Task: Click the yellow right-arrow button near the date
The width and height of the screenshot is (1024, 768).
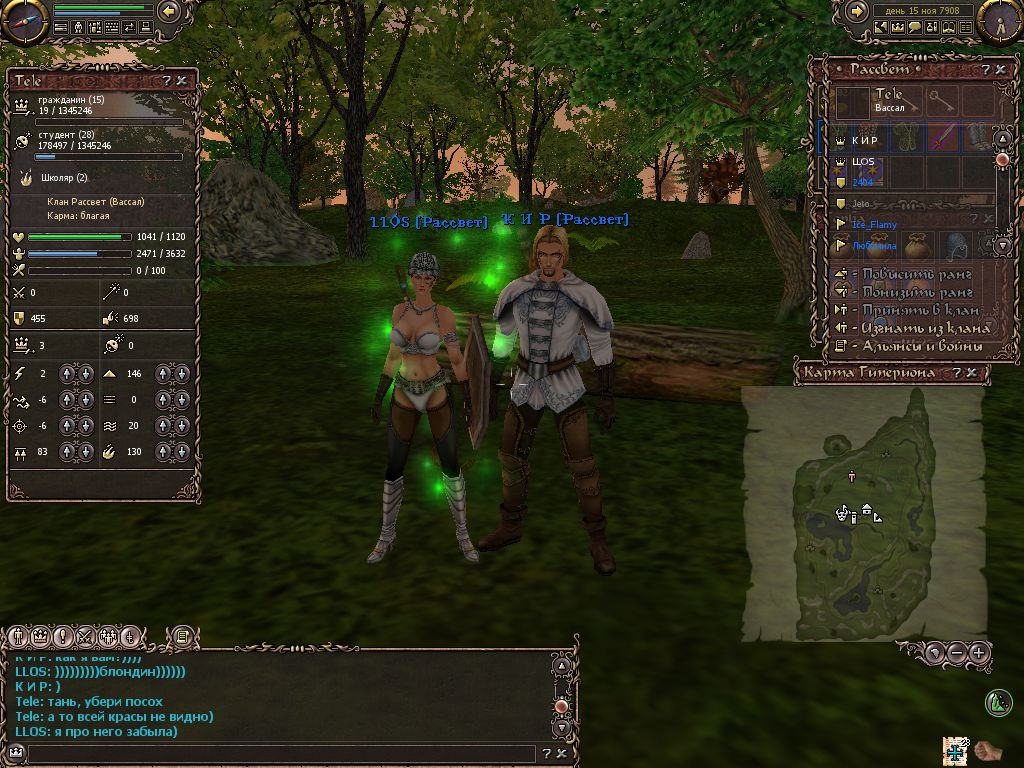Action: click(x=857, y=11)
